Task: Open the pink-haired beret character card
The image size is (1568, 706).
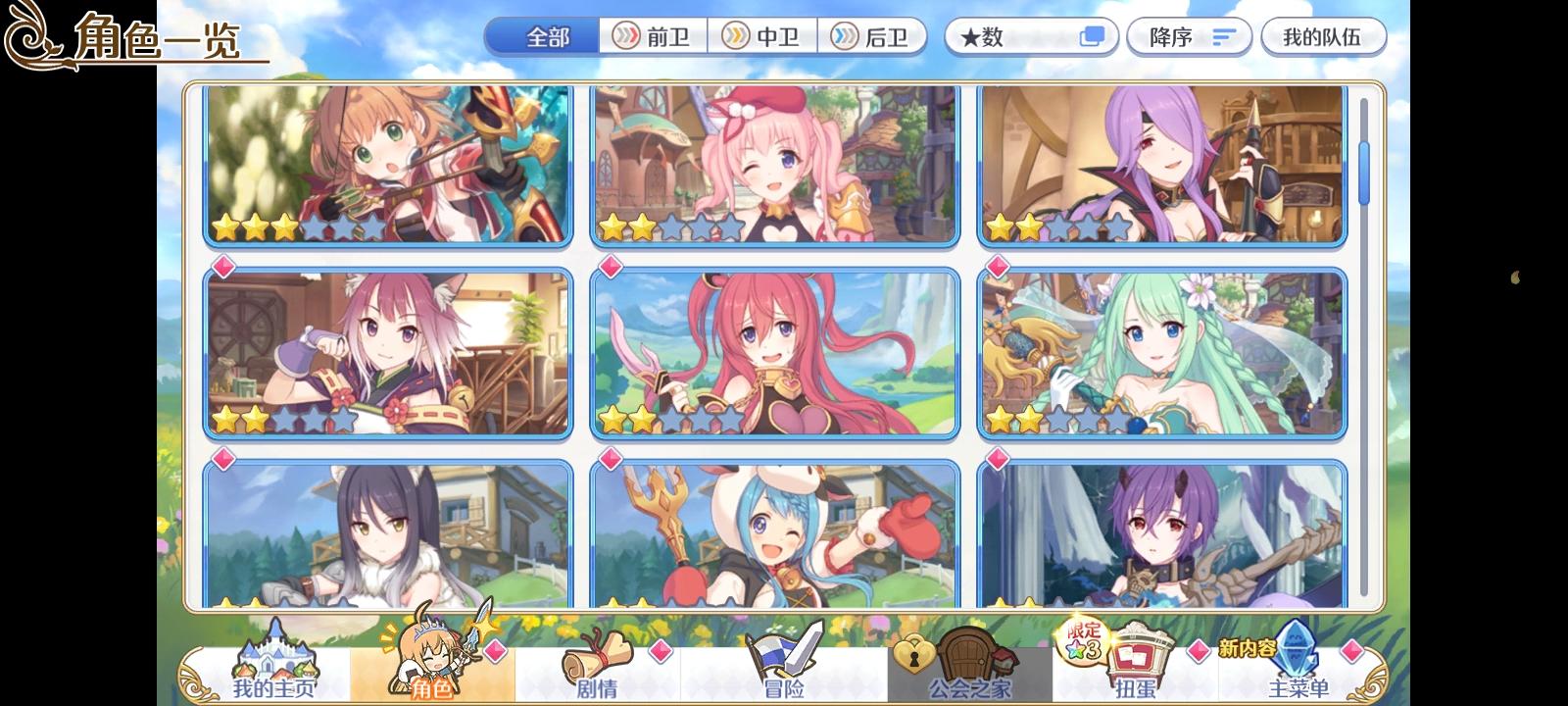Action: (x=774, y=163)
